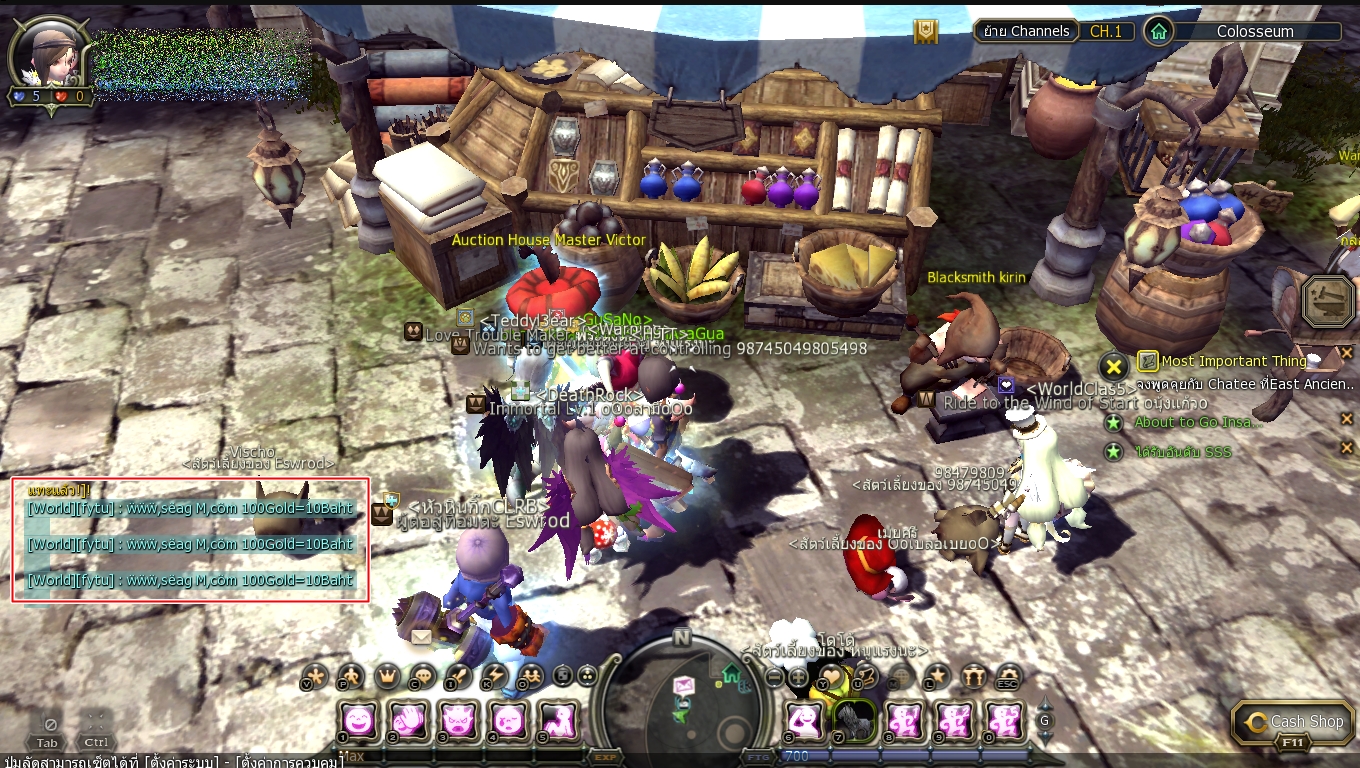Select the horse mount slot
1360x768 pixels.
coord(855,719)
